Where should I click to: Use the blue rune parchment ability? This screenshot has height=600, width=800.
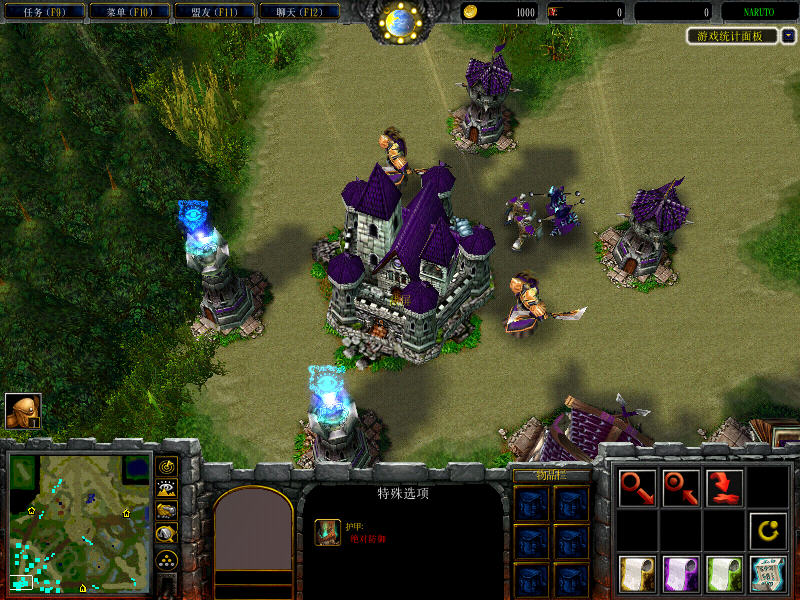769,573
